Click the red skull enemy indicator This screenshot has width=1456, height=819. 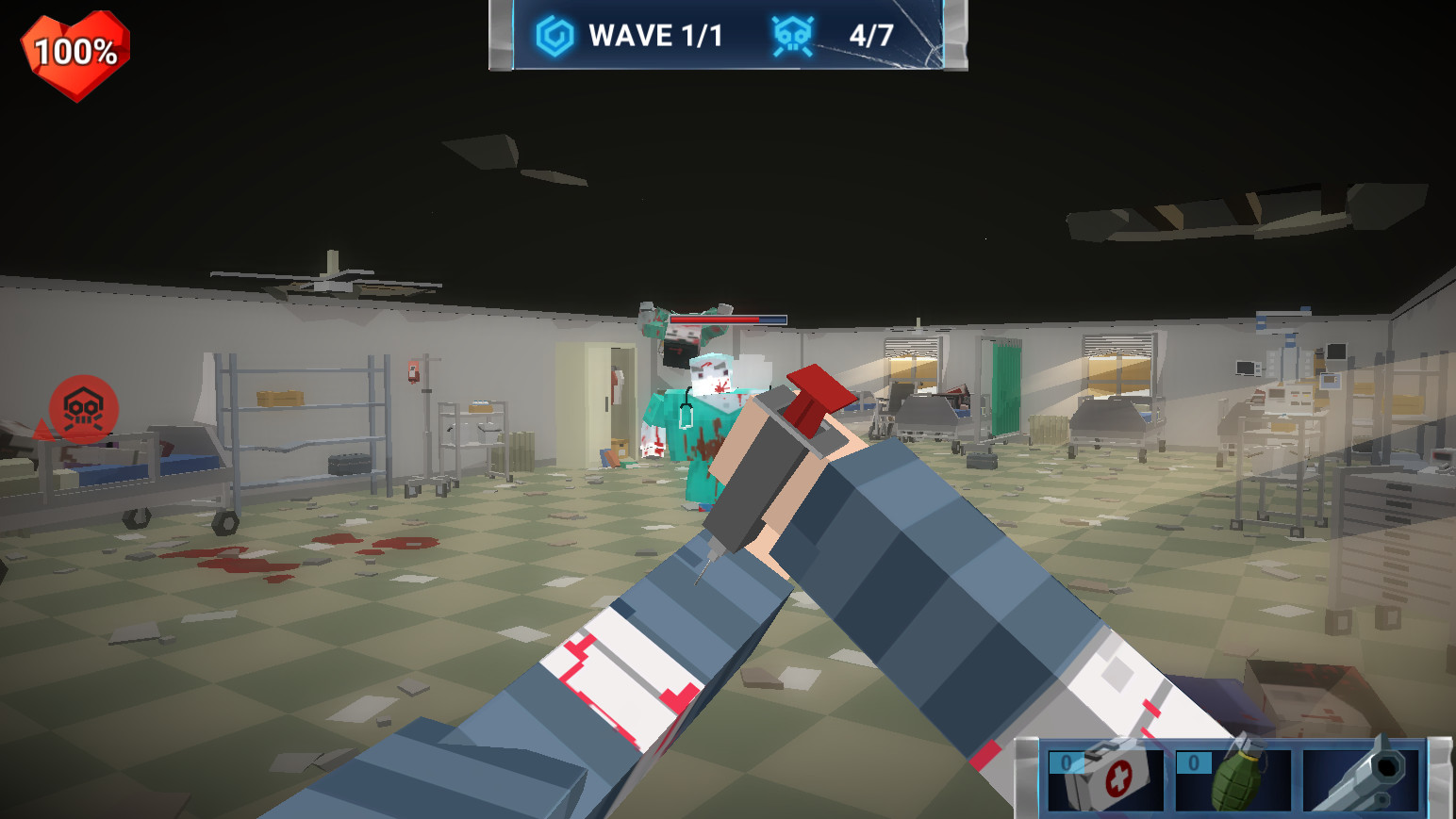coord(83,405)
